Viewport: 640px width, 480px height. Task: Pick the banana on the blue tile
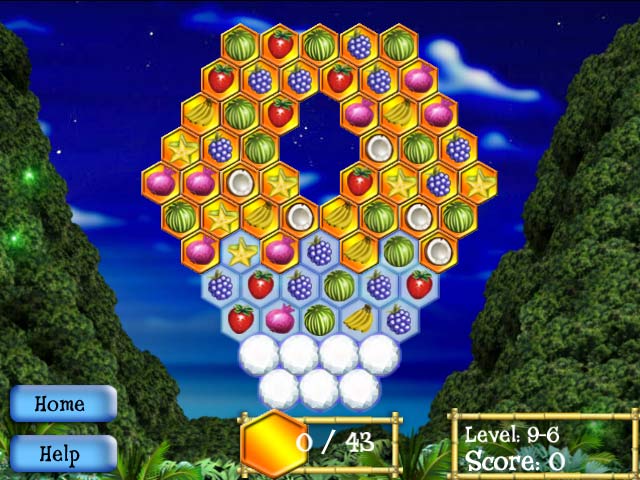358,319
